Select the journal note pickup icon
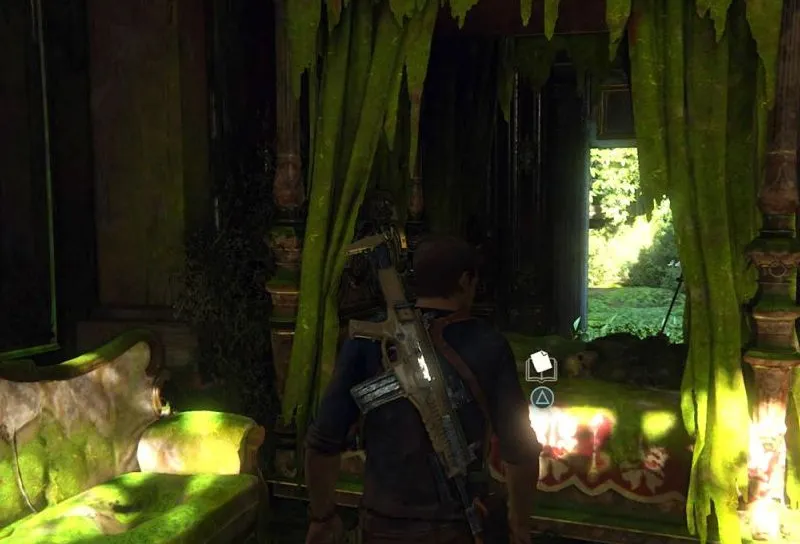Image resolution: width=800 pixels, height=544 pixels. pos(541,366)
